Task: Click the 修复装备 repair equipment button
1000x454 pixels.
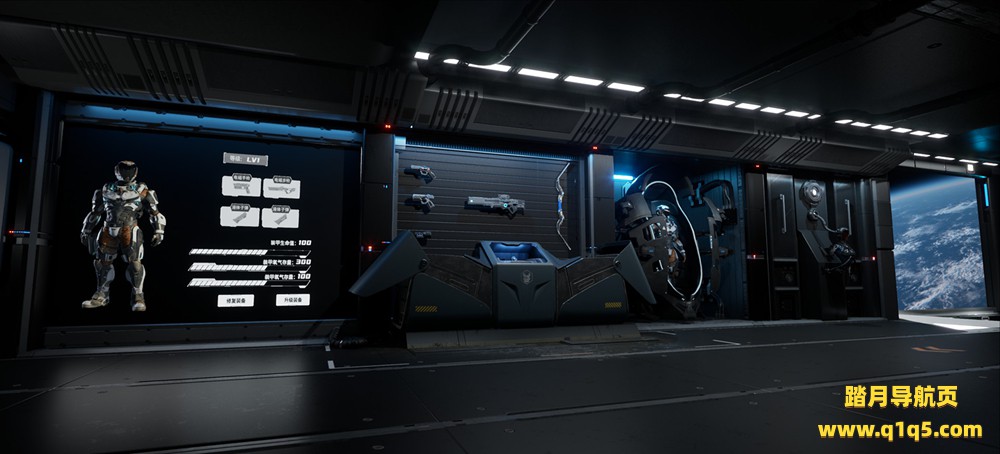Action: 236,299
